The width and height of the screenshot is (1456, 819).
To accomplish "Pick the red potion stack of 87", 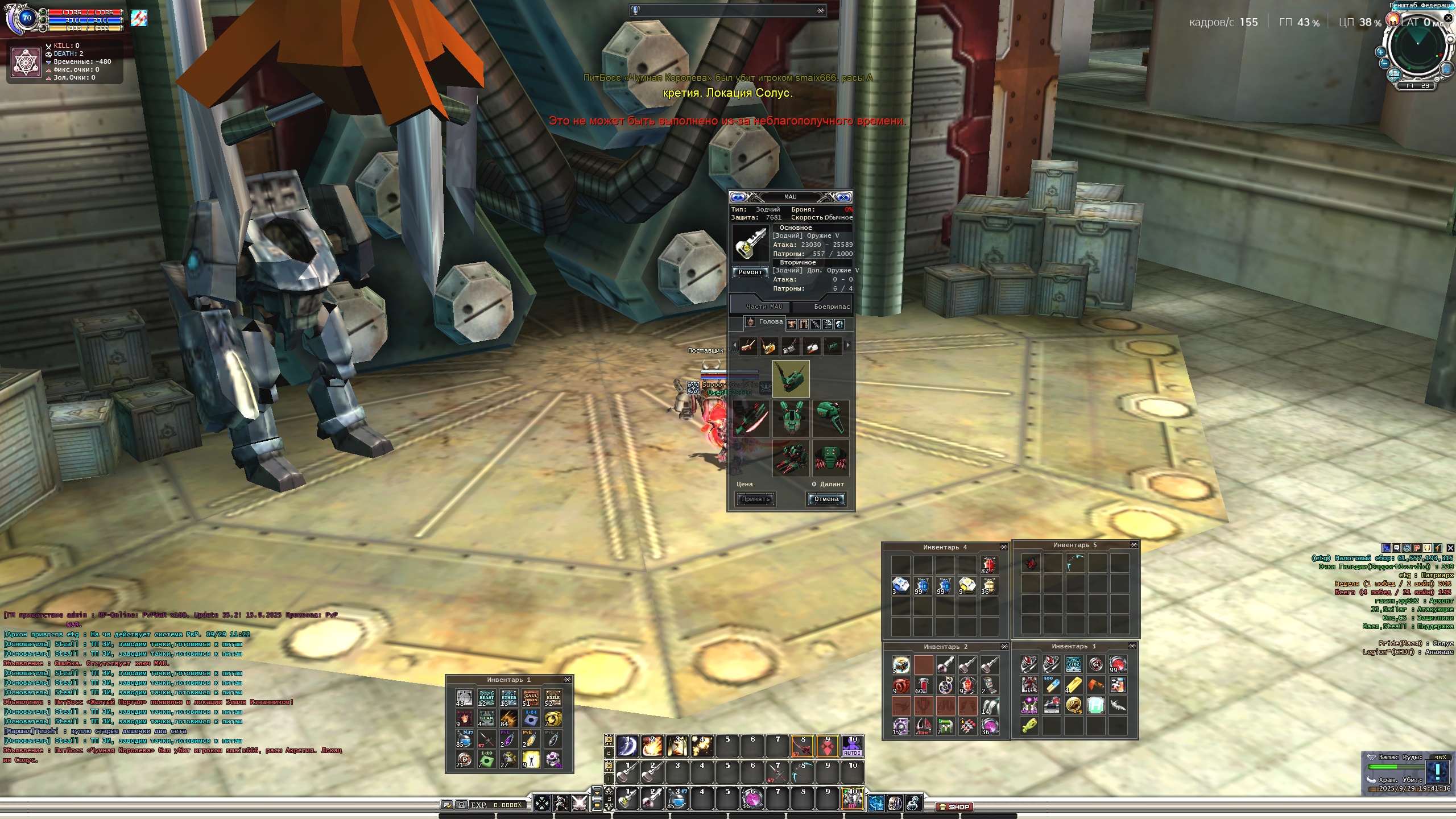I will coord(988,565).
